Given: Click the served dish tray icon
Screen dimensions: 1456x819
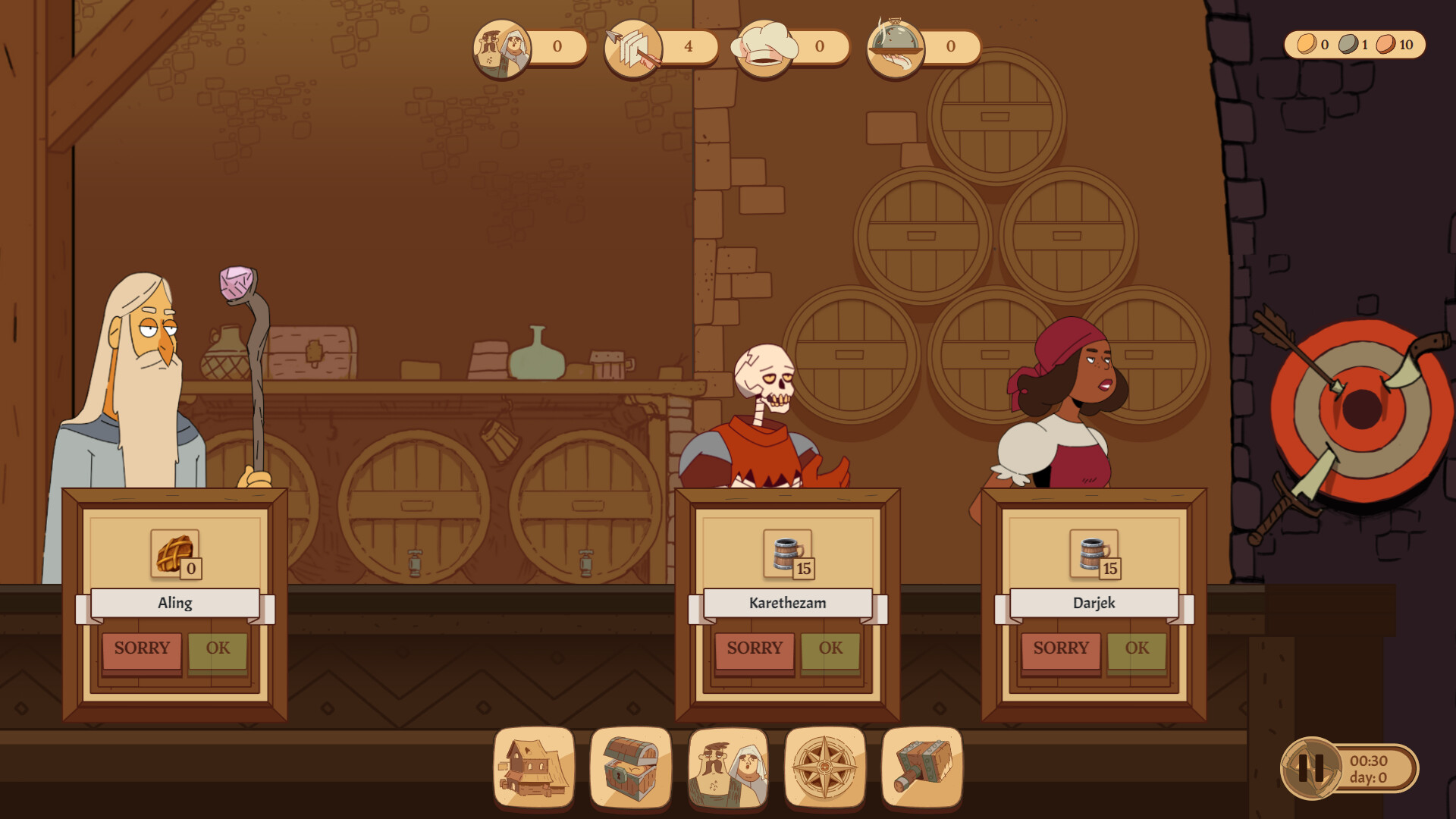Looking at the screenshot, I should coord(895,45).
